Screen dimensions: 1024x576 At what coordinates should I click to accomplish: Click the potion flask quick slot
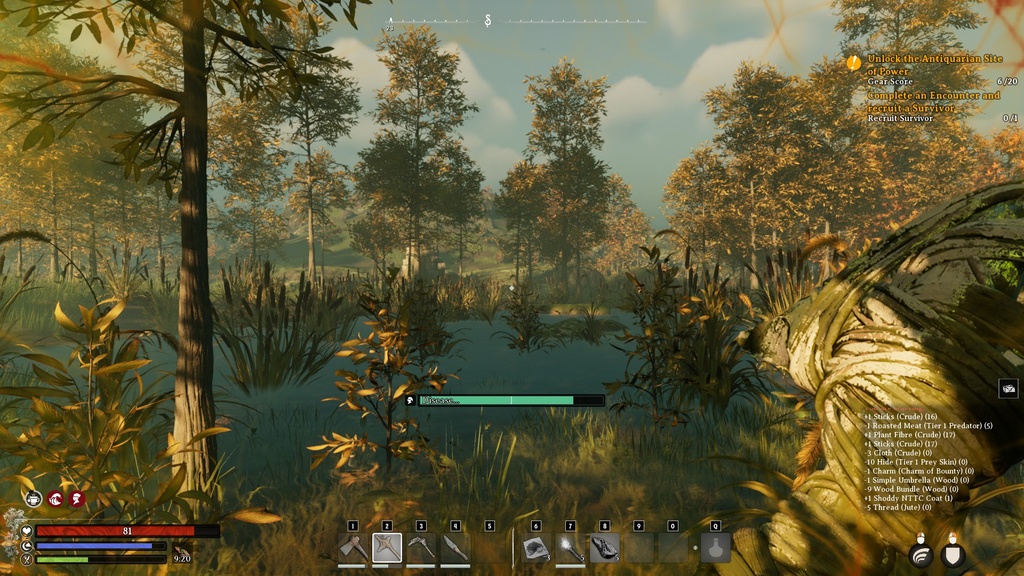[715, 548]
